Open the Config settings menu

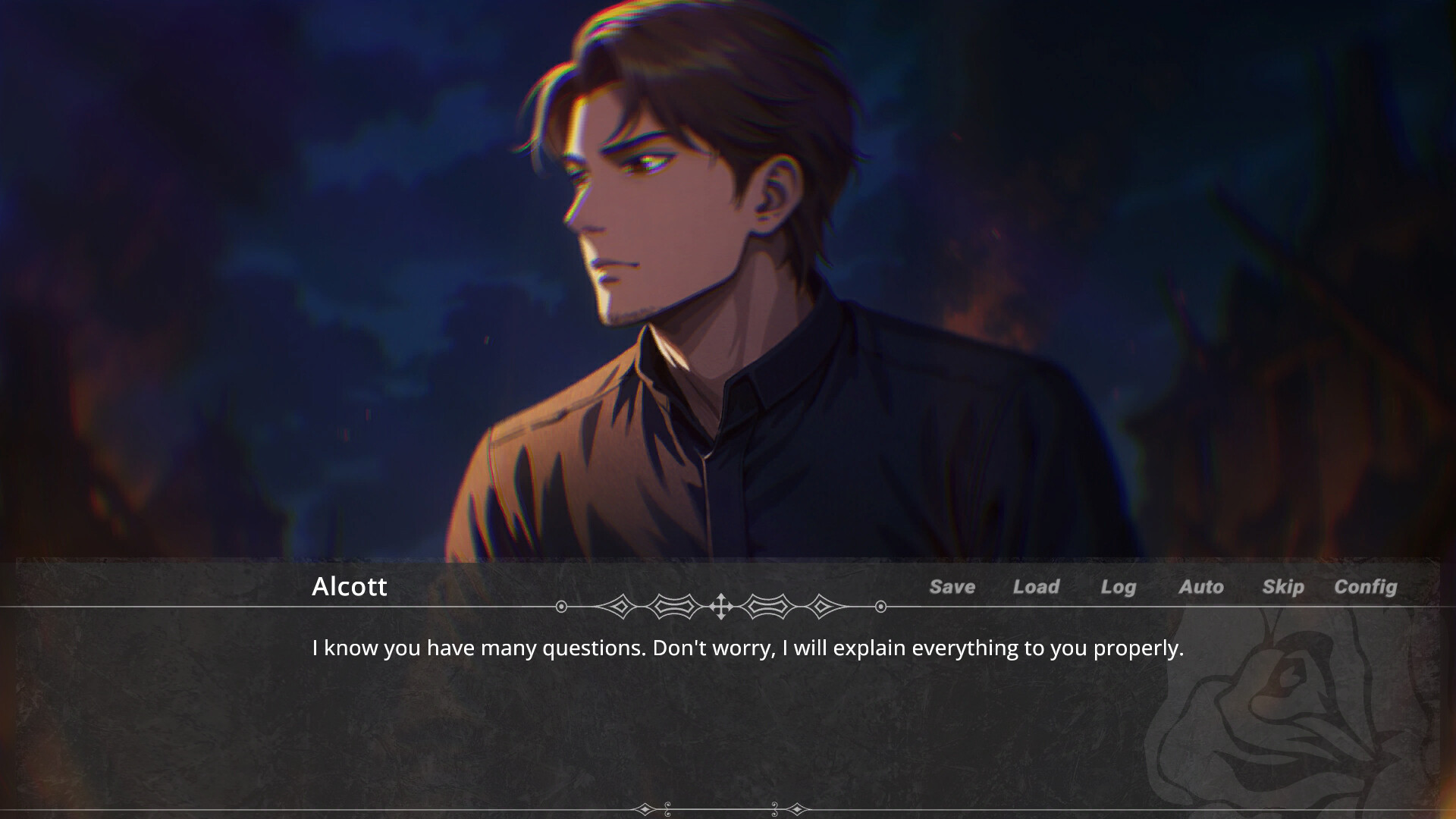1366,587
